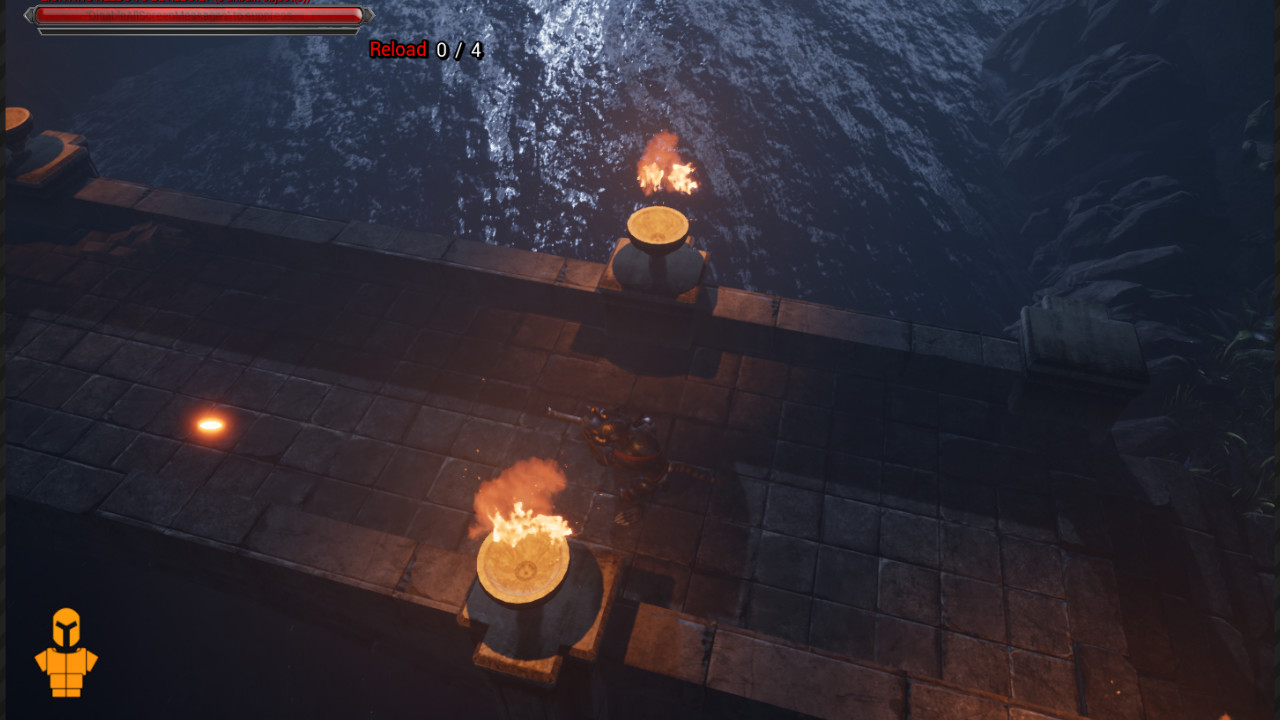Click the left arrow cap of the health bar

(30, 13)
